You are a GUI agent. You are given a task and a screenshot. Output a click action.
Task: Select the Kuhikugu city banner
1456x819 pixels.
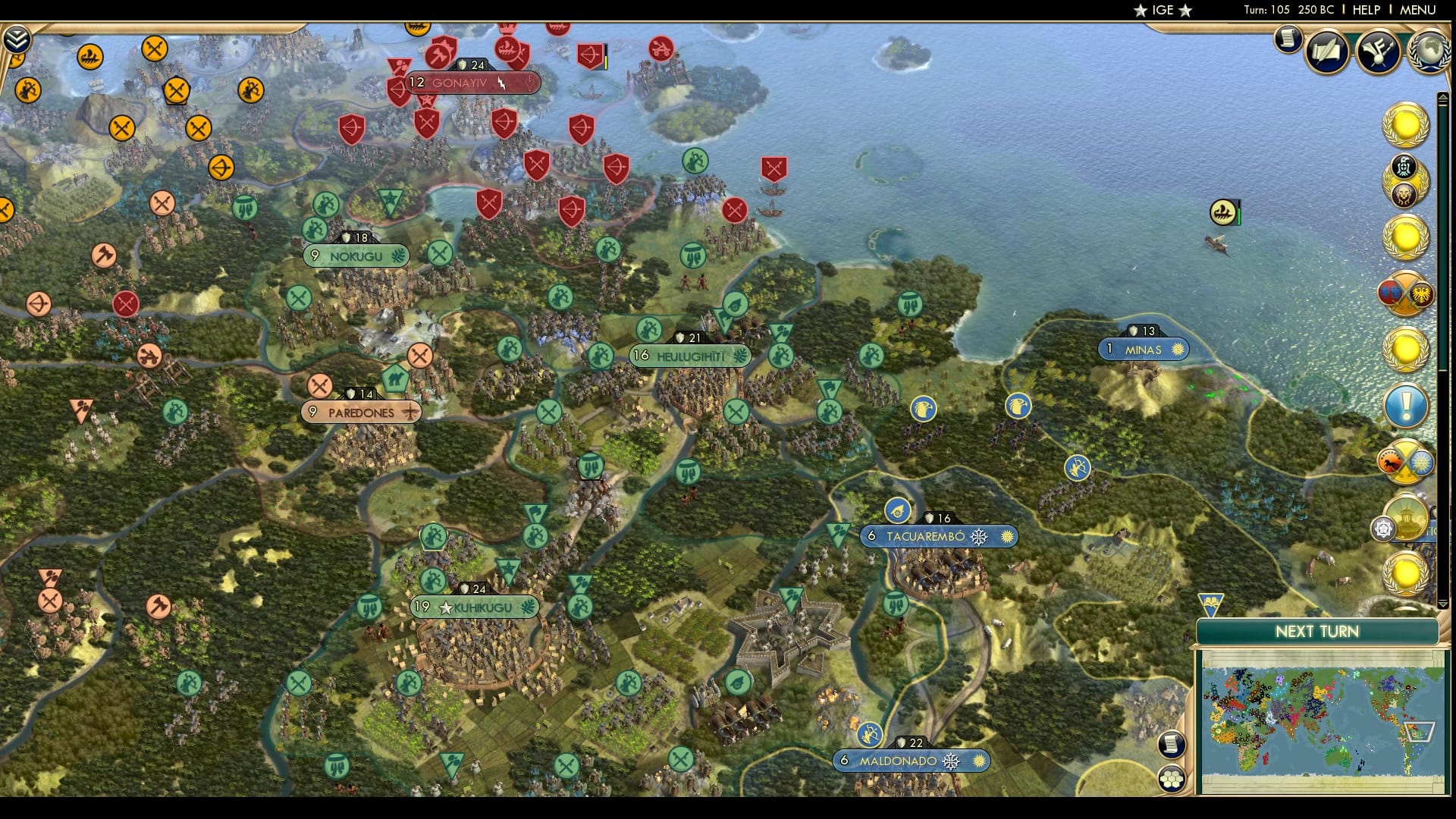[x=474, y=607]
